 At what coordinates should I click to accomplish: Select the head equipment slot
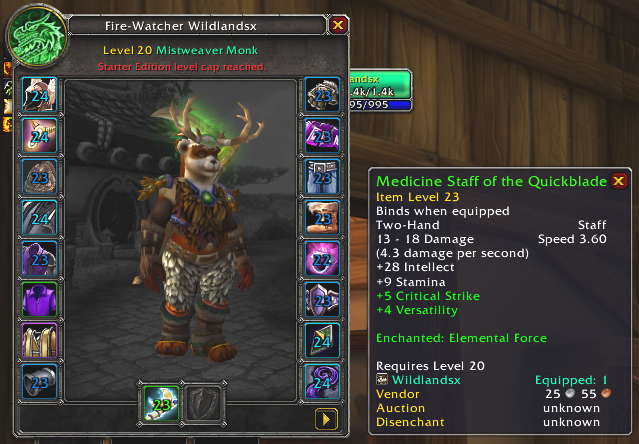point(41,96)
